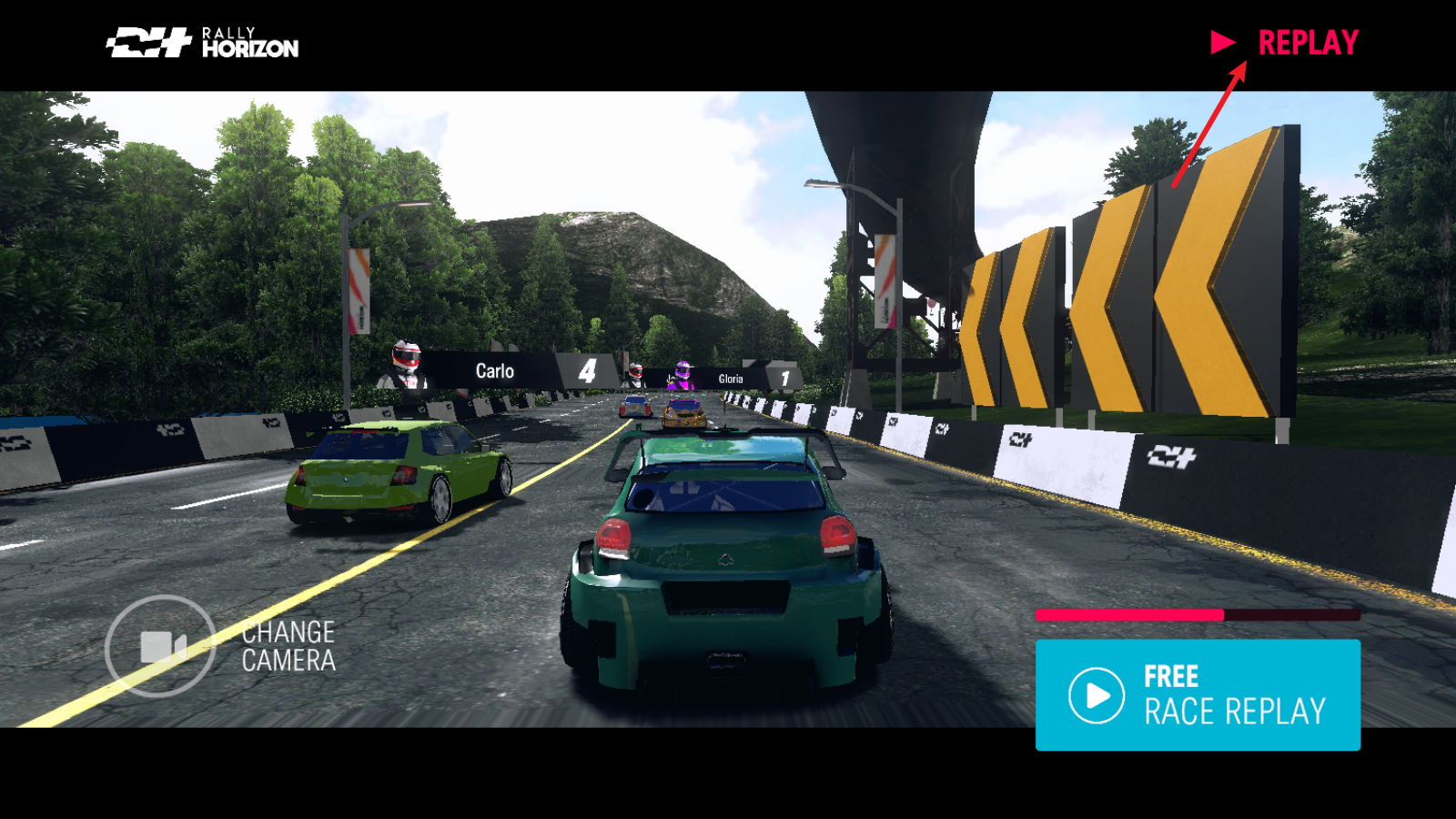Switch view with the Change Camera button
The height and width of the screenshot is (819, 1456).
161,646
